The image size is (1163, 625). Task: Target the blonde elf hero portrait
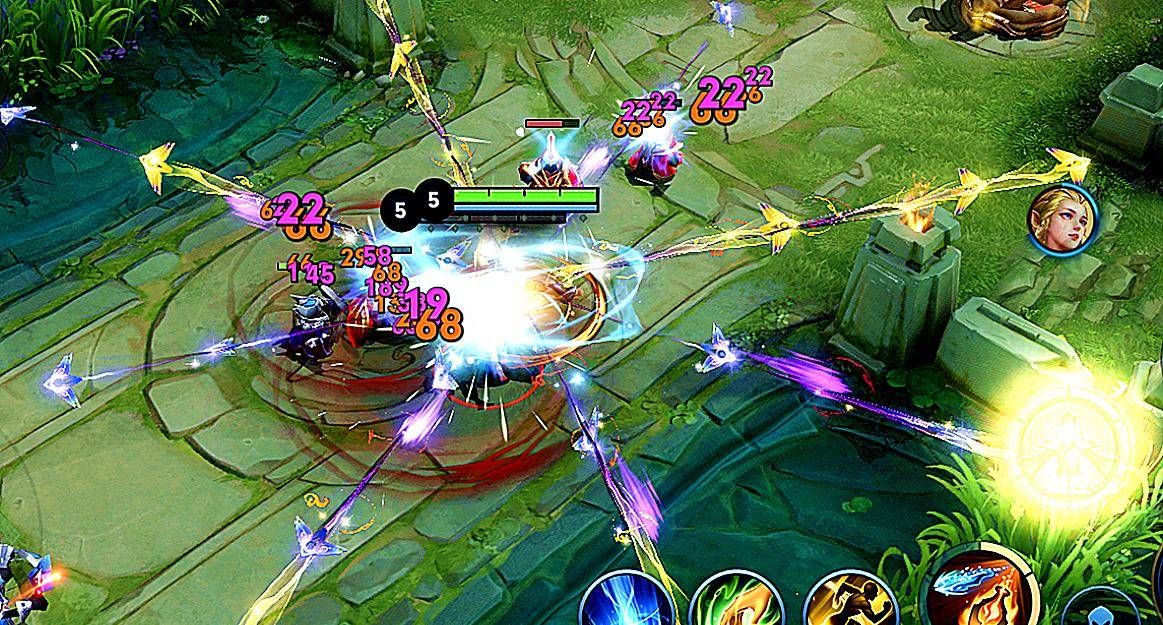pos(1064,218)
